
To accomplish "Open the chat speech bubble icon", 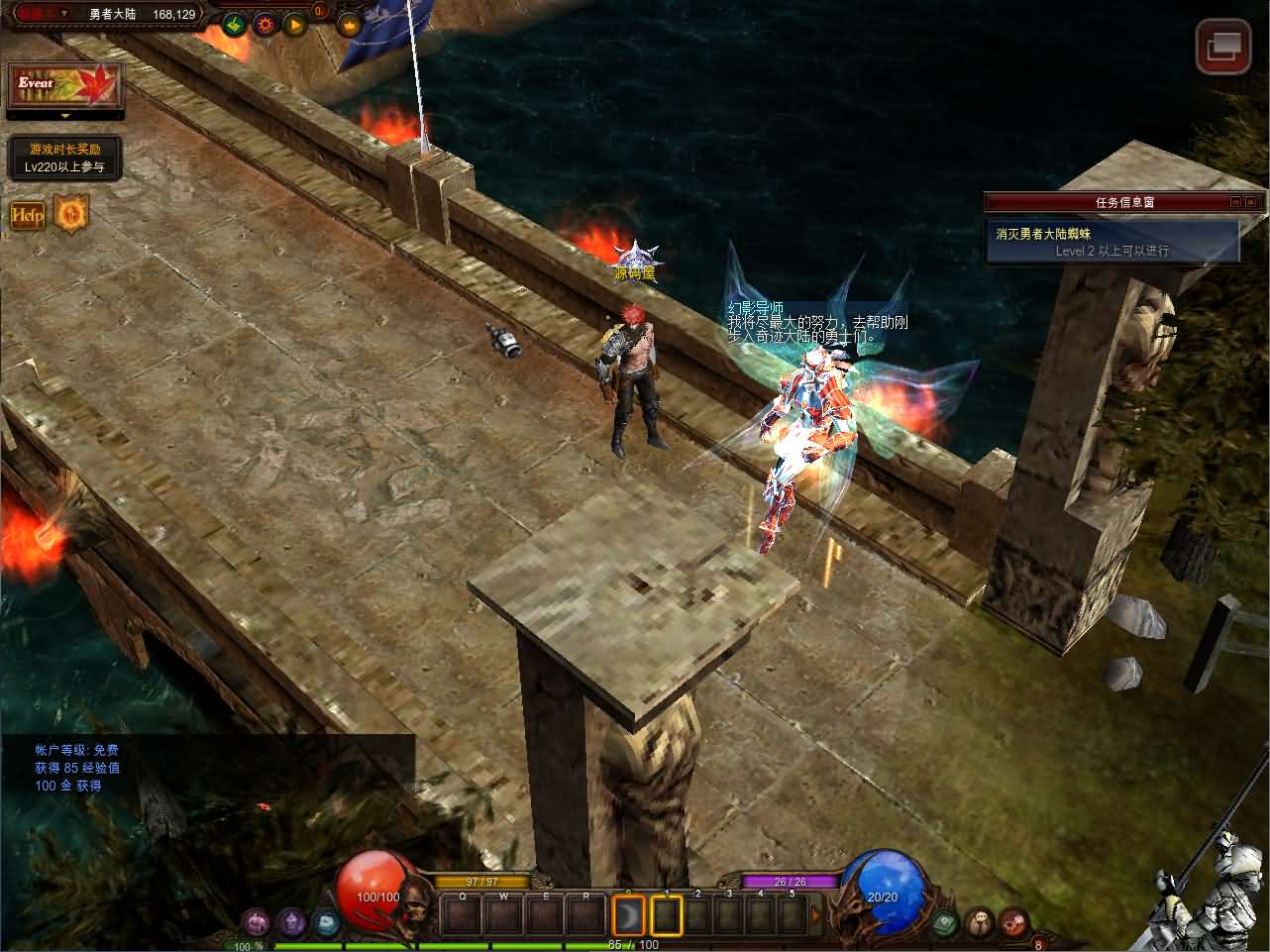I will 980,922.
